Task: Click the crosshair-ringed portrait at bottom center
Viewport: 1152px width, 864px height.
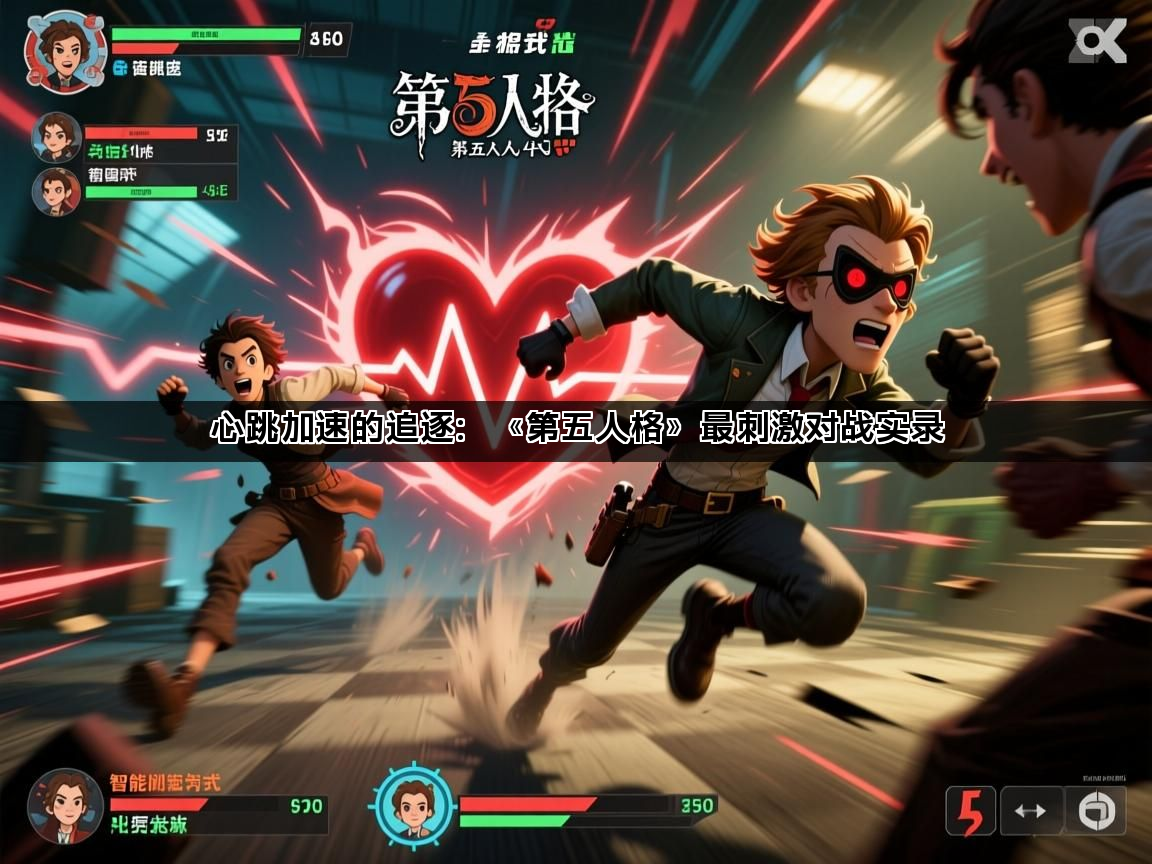Action: [x=412, y=805]
